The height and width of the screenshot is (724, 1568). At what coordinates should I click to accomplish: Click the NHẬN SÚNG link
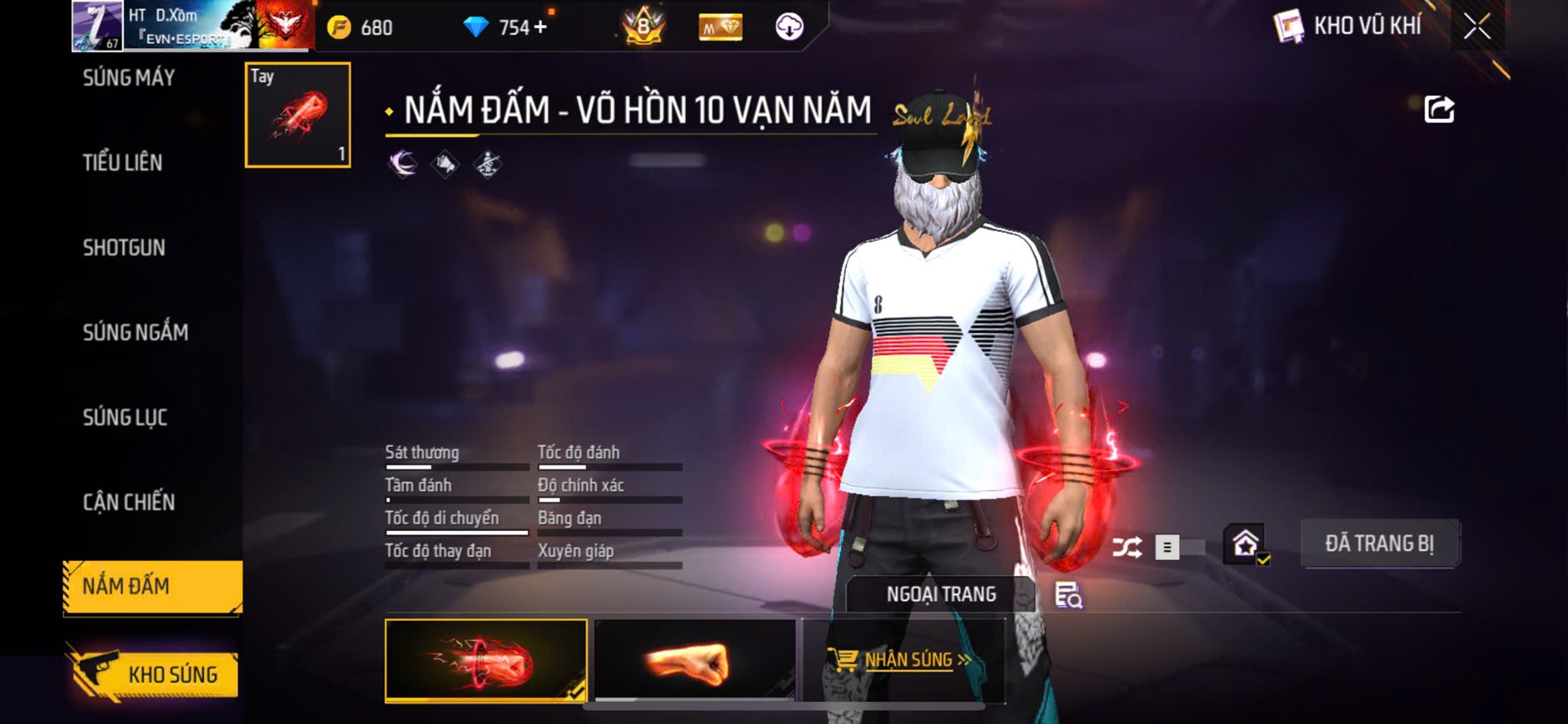click(x=905, y=660)
